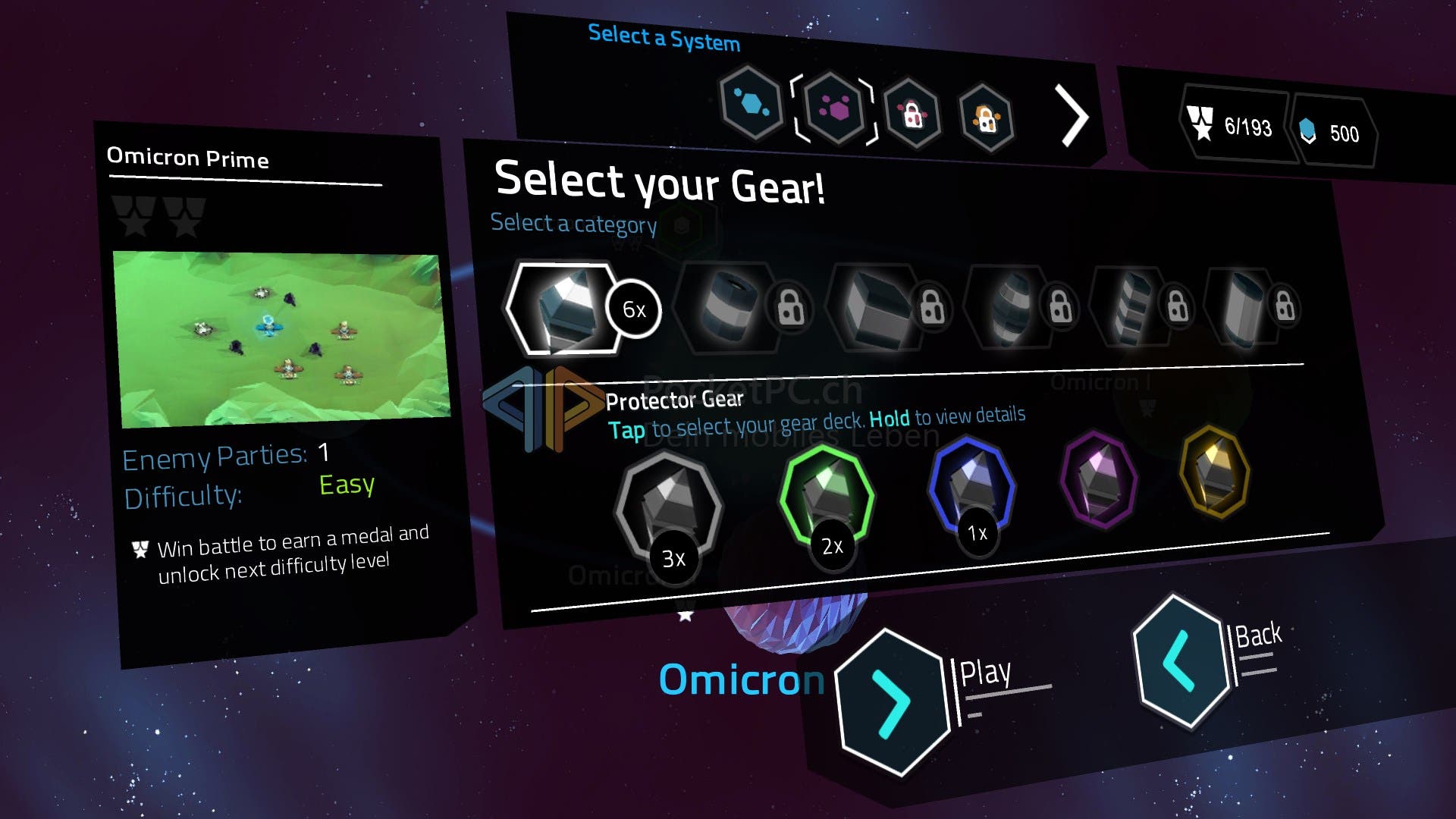Pick the blue gear deck with 1x
Viewport: 1456px width, 819px height.
[x=971, y=485]
